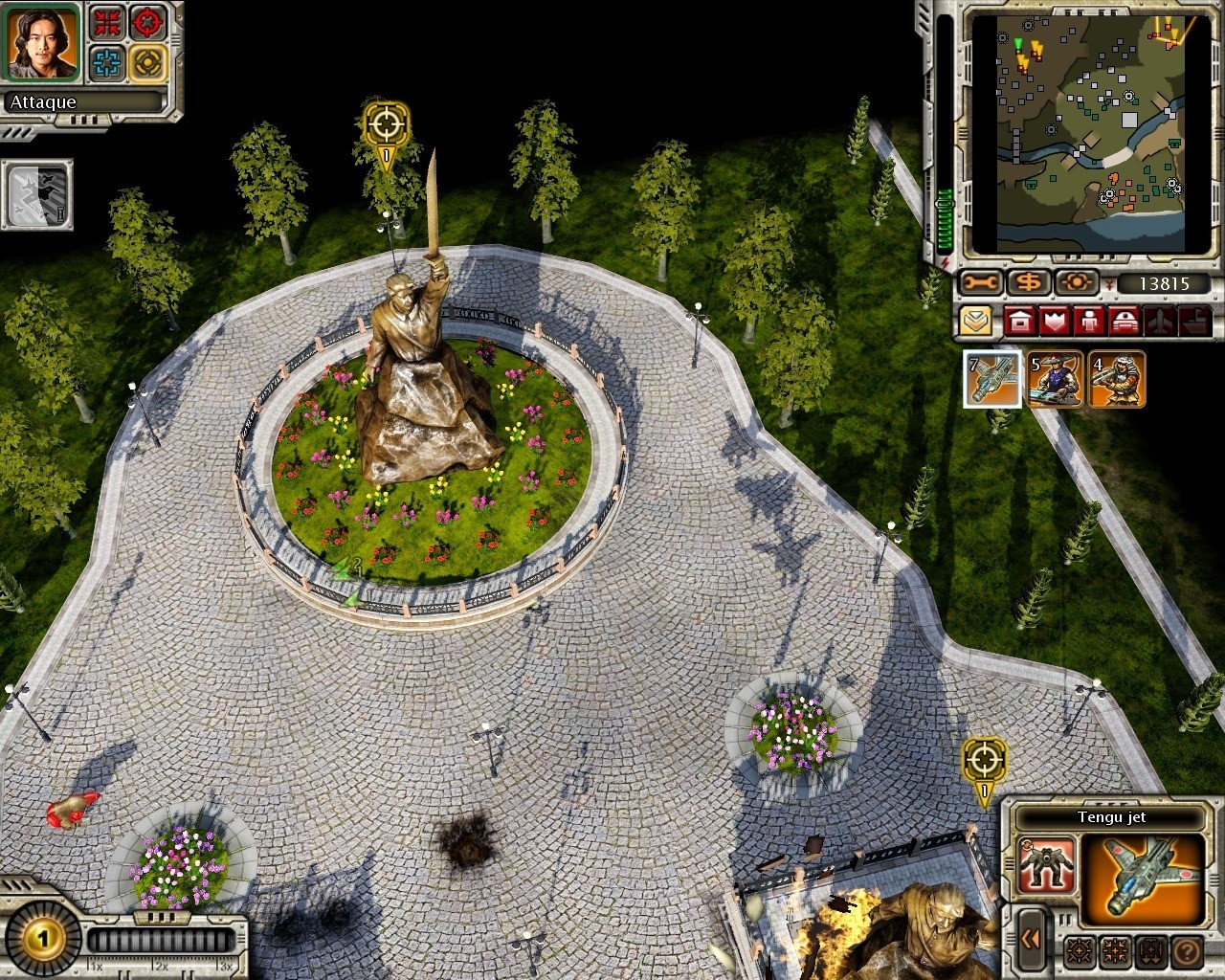Activate the gather-together formation command
The image size is (1225, 980).
tap(1115, 951)
